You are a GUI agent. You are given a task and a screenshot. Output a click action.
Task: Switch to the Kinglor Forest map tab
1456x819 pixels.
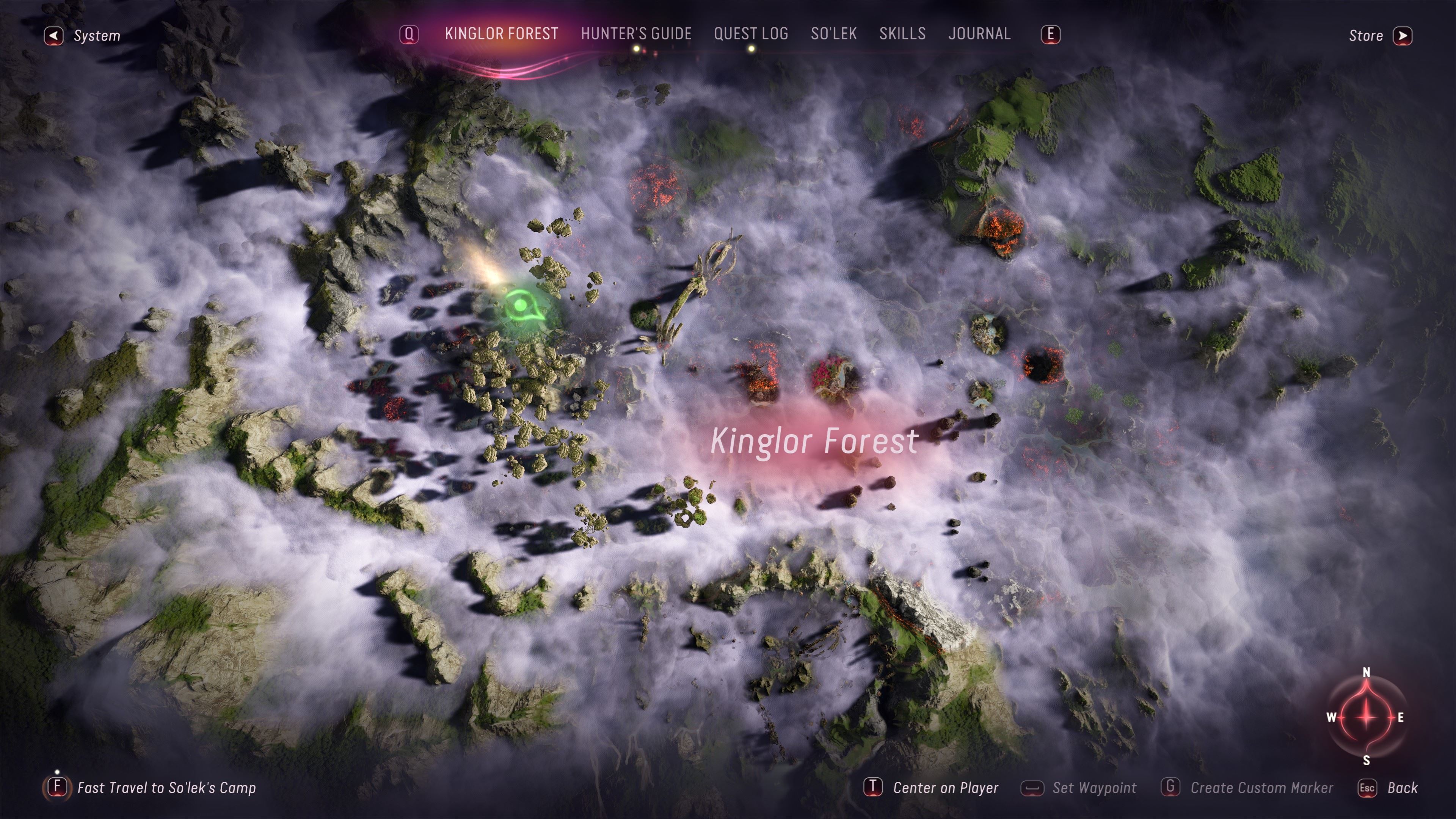click(x=501, y=34)
